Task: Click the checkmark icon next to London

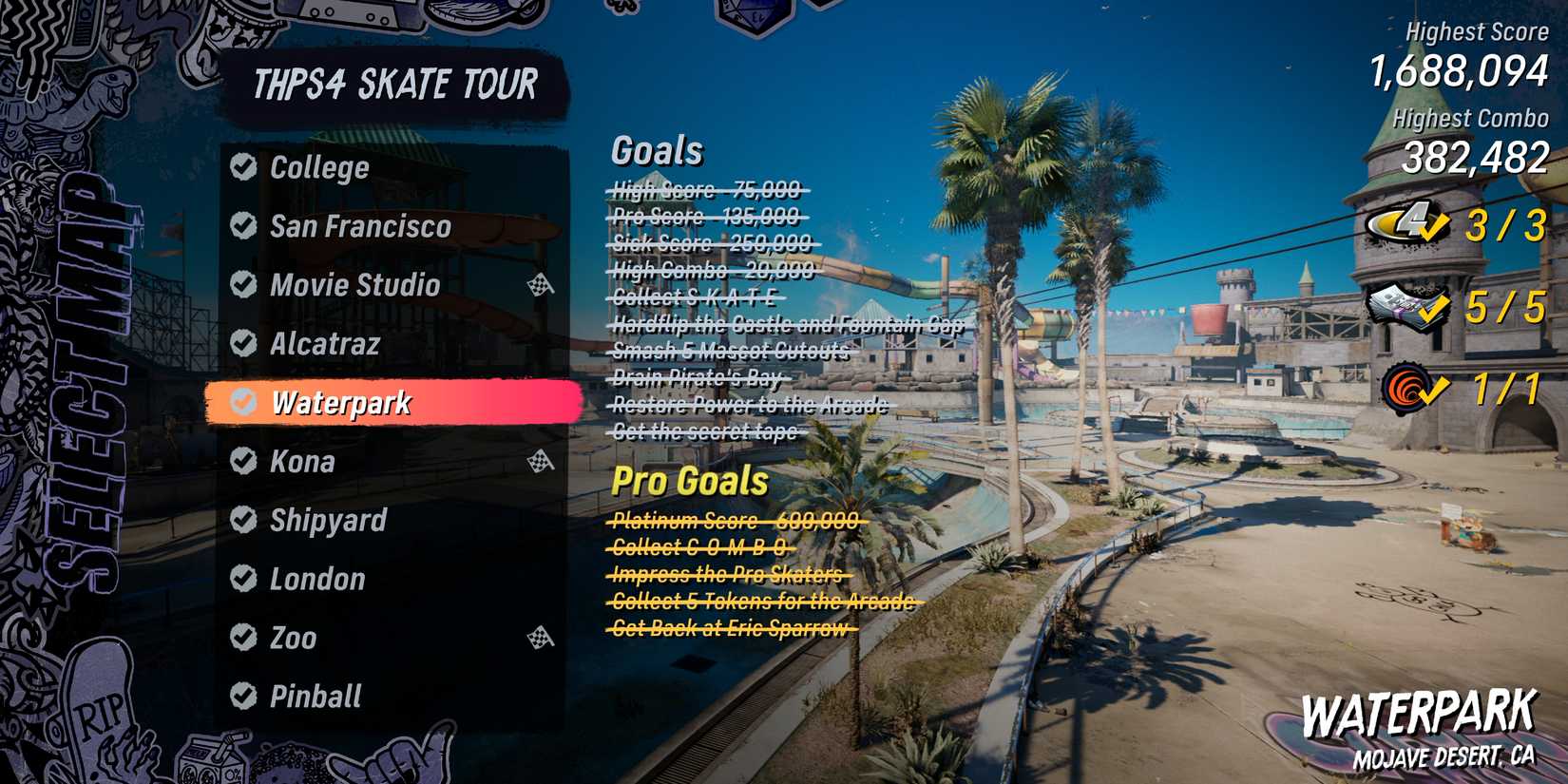Action: point(243,580)
